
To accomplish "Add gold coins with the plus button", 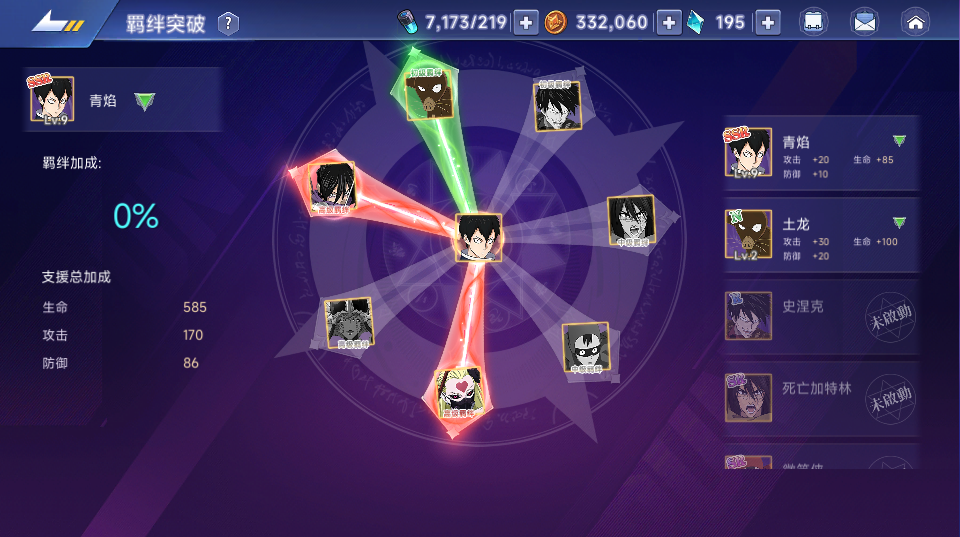I will coord(668,22).
